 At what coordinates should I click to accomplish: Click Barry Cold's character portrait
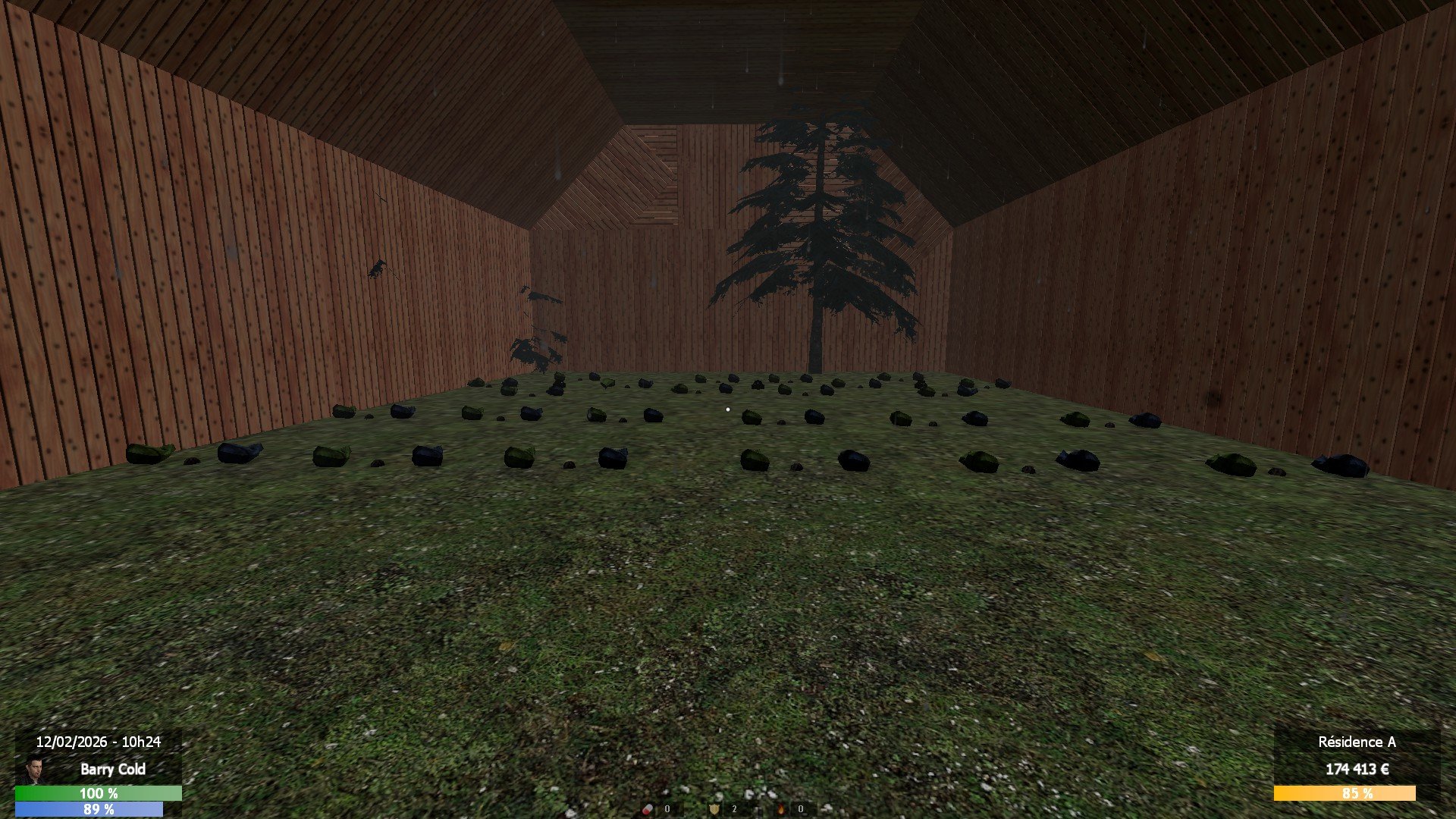click(32, 770)
